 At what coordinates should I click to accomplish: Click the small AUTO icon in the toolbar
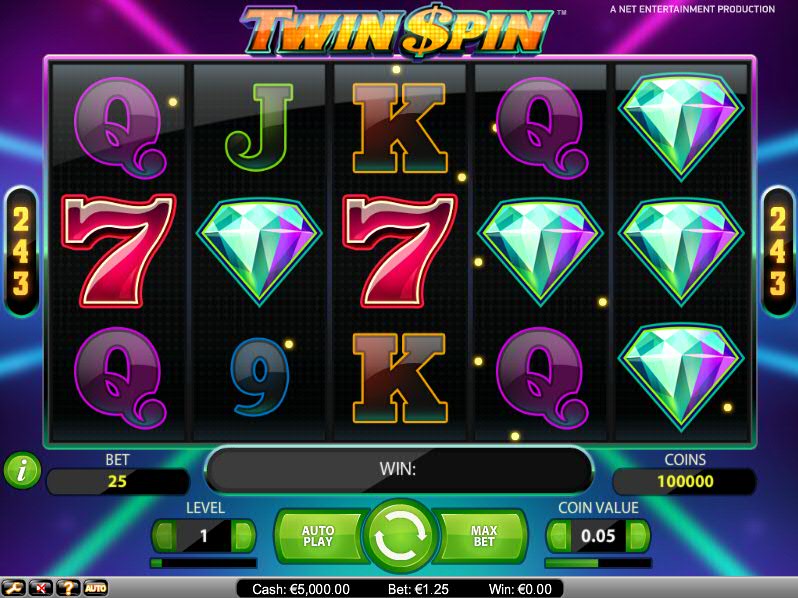95,587
